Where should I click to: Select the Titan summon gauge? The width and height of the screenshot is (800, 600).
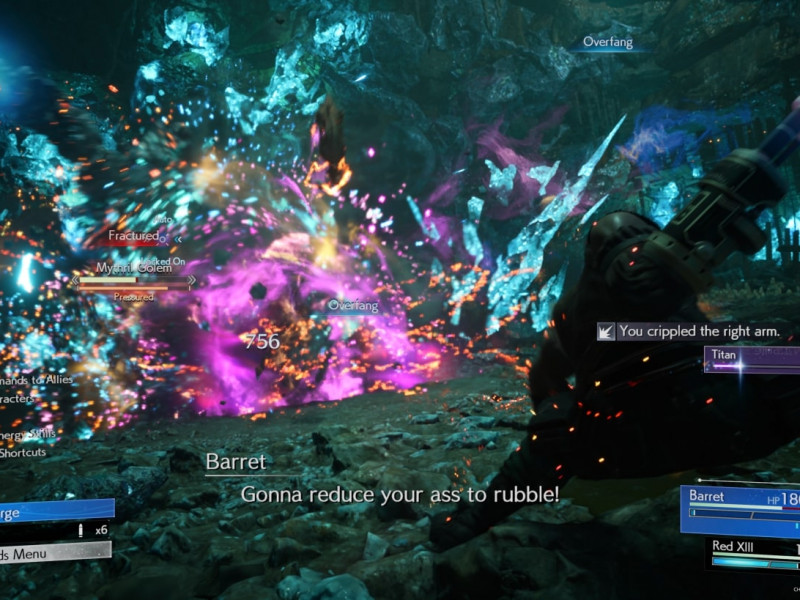[x=752, y=359]
